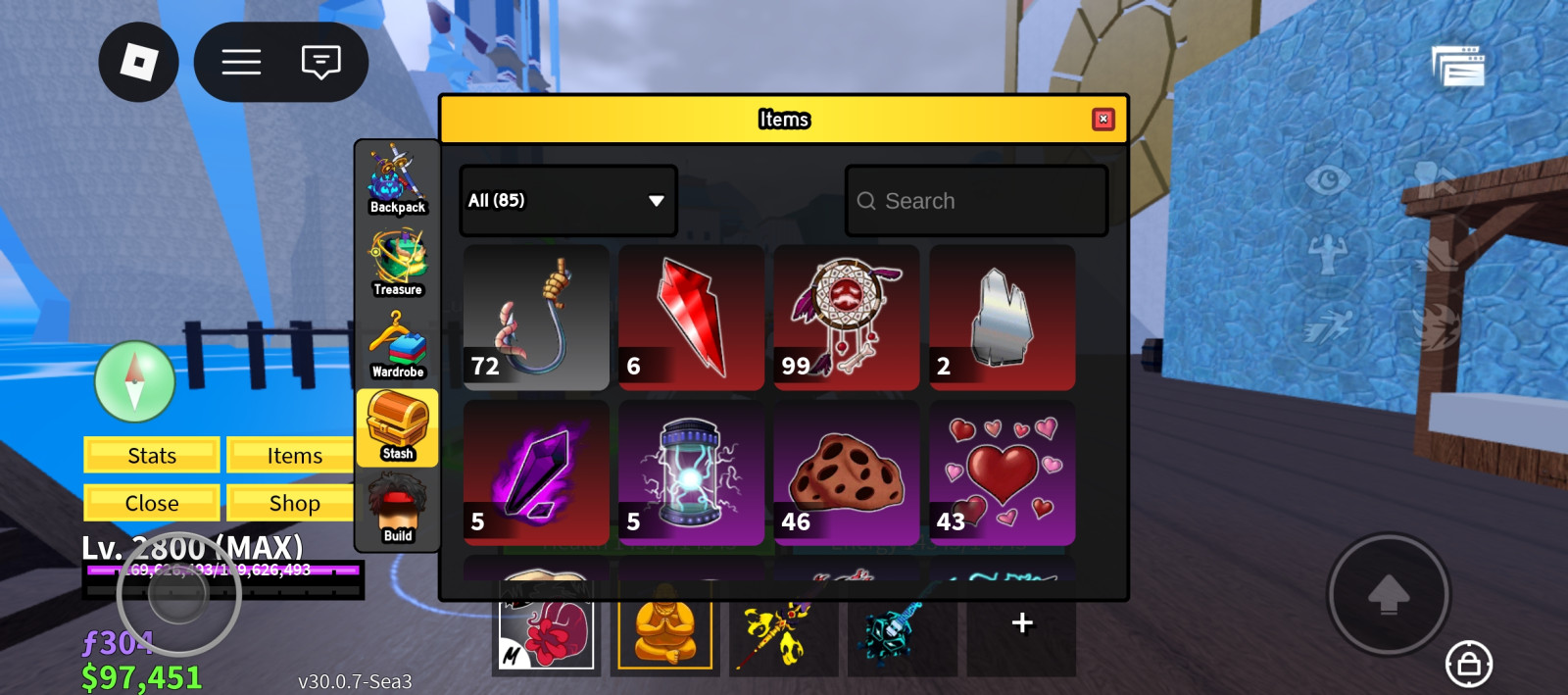The image size is (1568, 695).
Task: Close the Items window
Action: [1103, 119]
